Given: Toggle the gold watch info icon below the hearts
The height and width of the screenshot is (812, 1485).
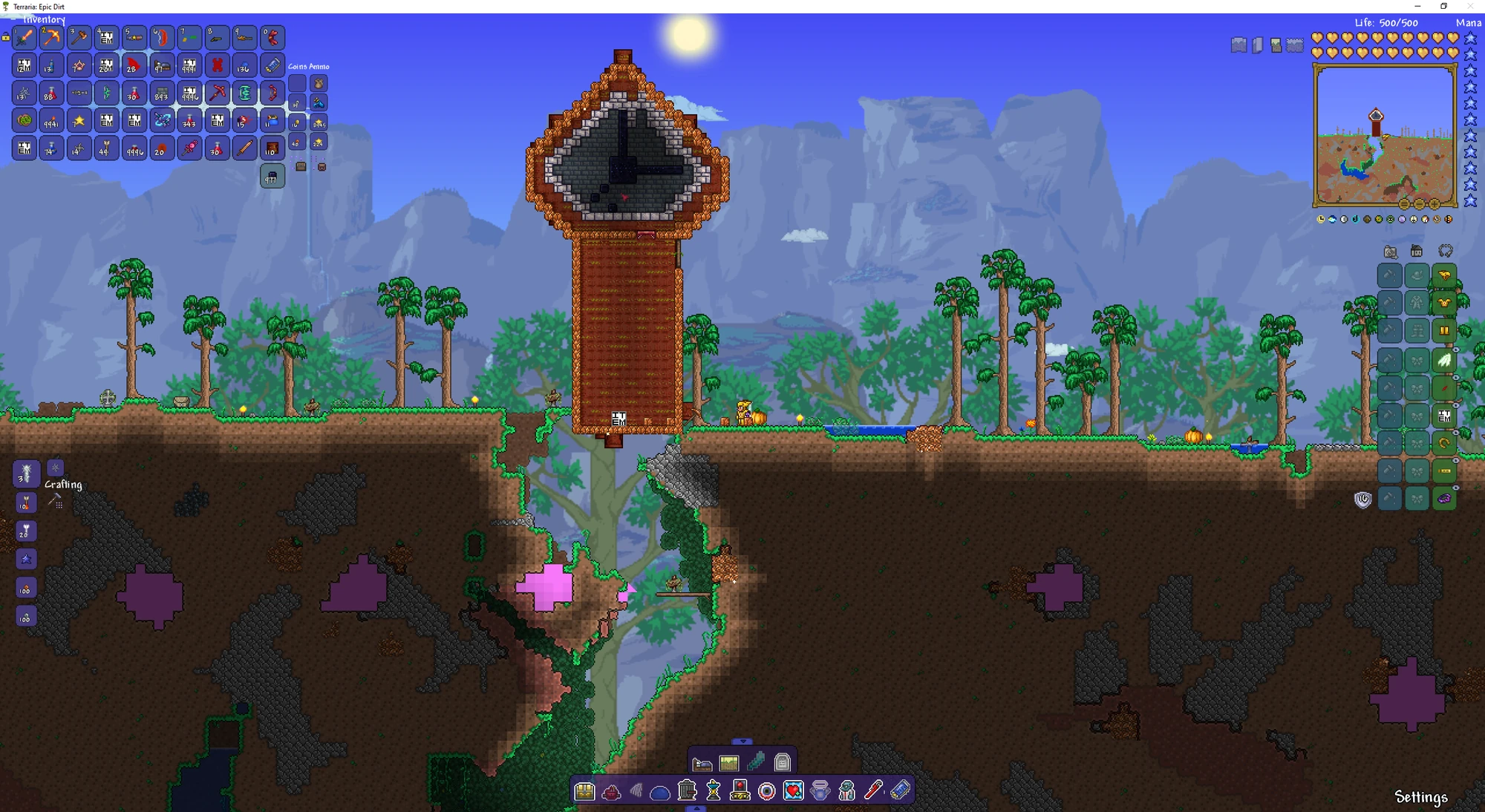Looking at the screenshot, I should pyautogui.click(x=1321, y=219).
